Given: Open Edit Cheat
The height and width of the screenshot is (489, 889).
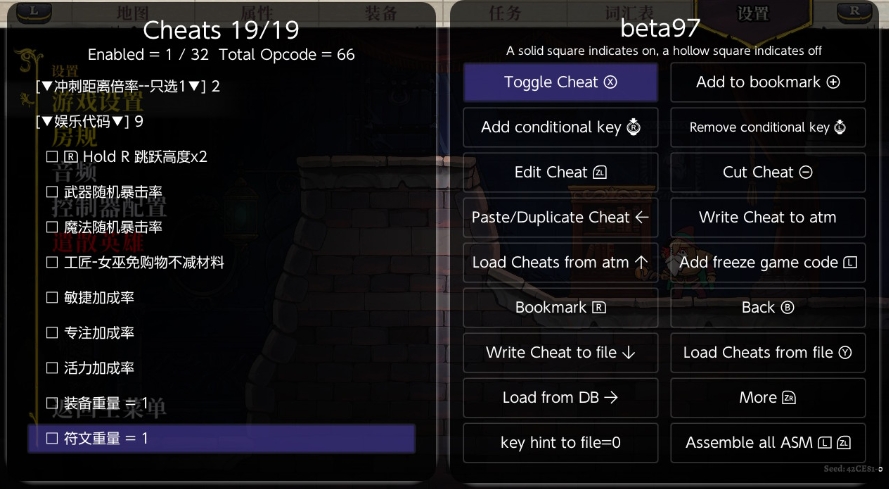Looking at the screenshot, I should coord(560,172).
